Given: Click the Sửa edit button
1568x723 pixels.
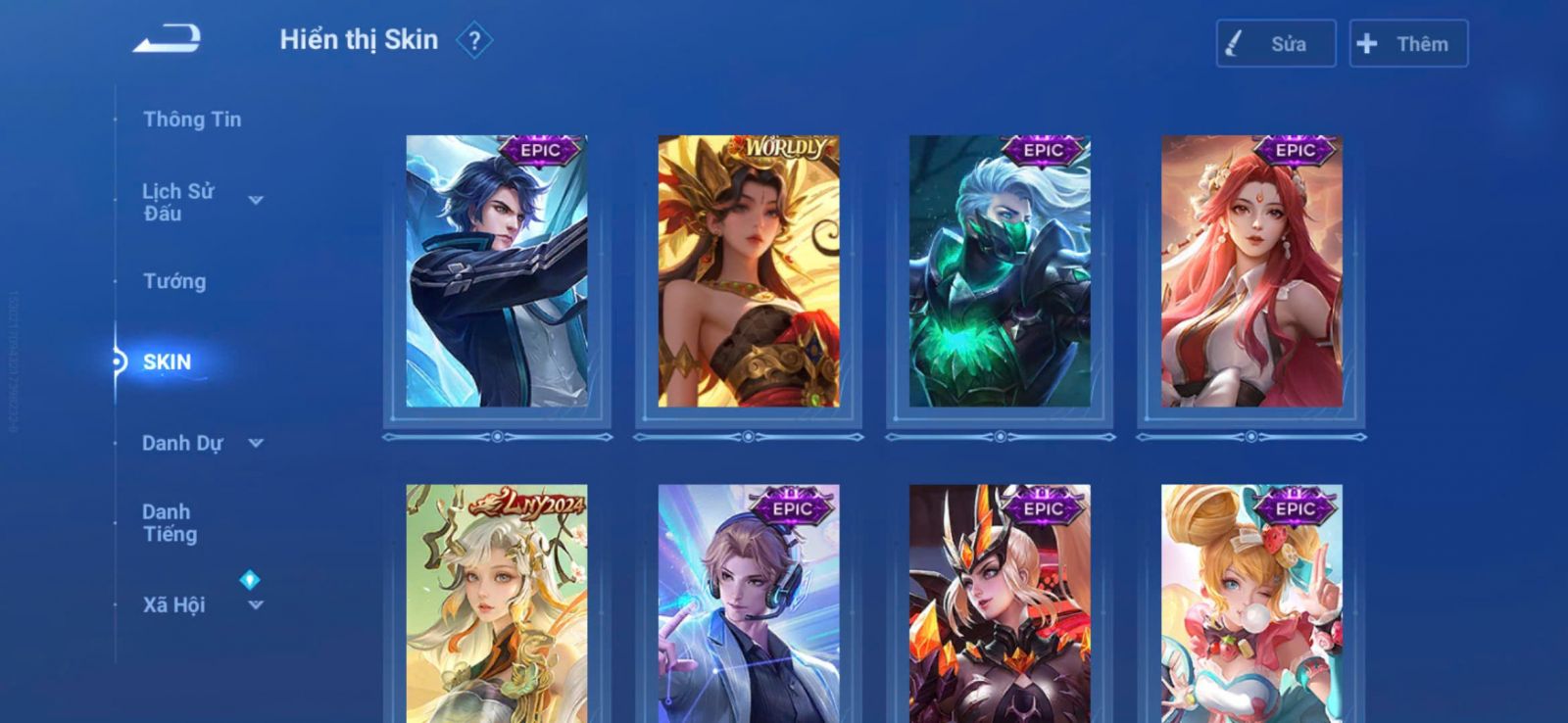Looking at the screenshot, I should tap(1275, 44).
